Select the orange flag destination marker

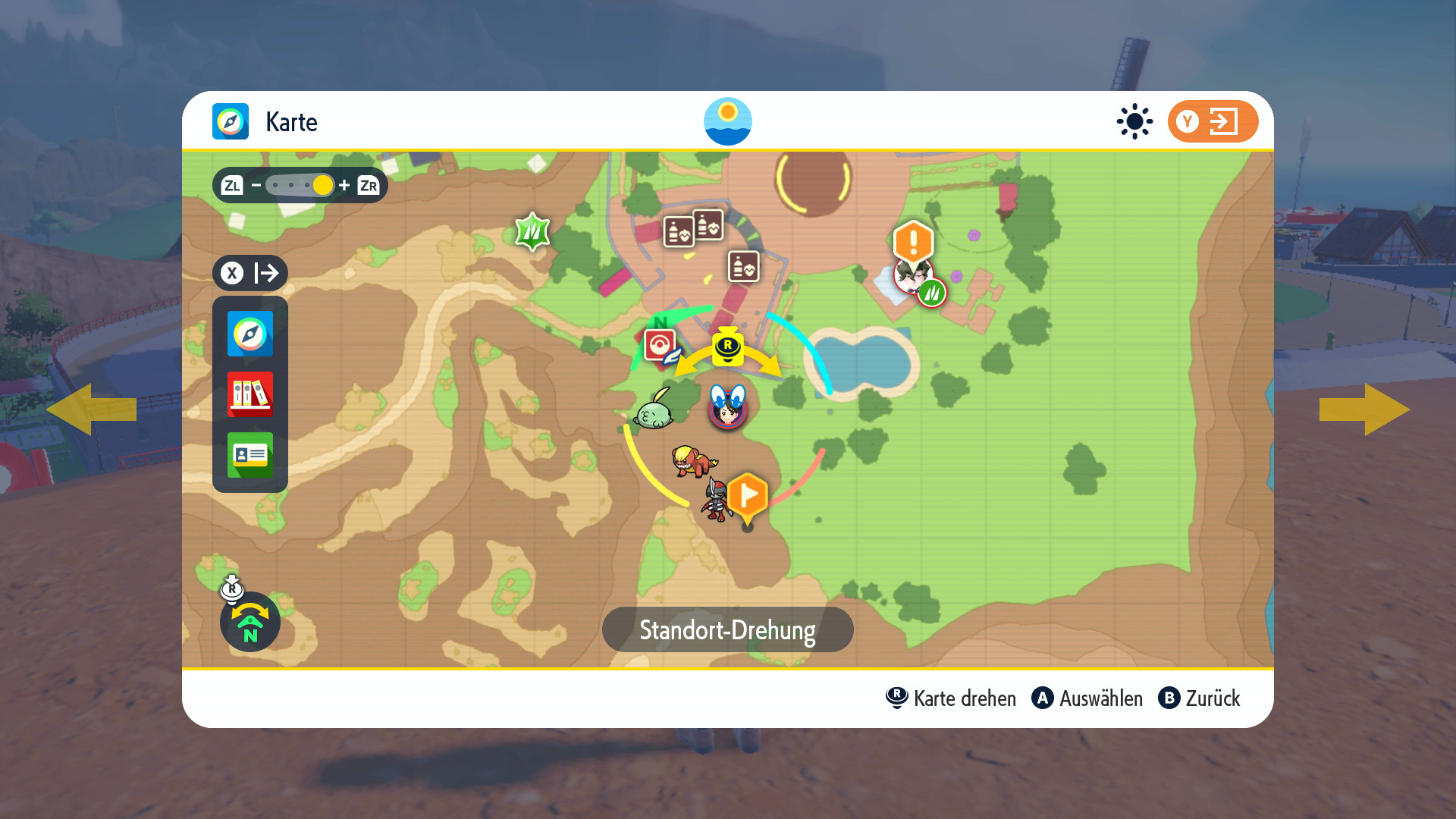(x=748, y=497)
